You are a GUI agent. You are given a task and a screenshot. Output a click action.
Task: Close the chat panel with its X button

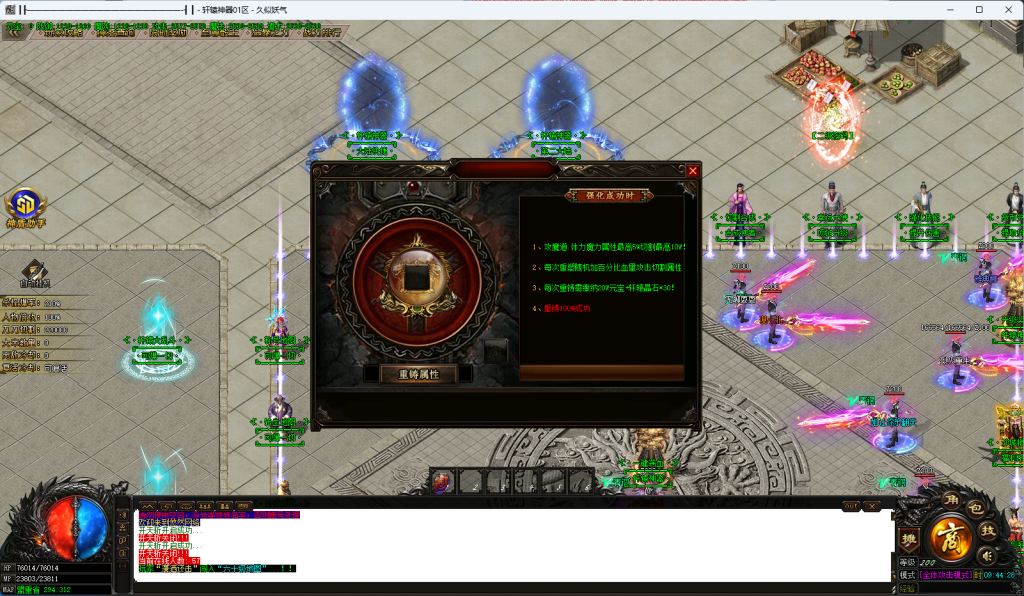coord(871,506)
